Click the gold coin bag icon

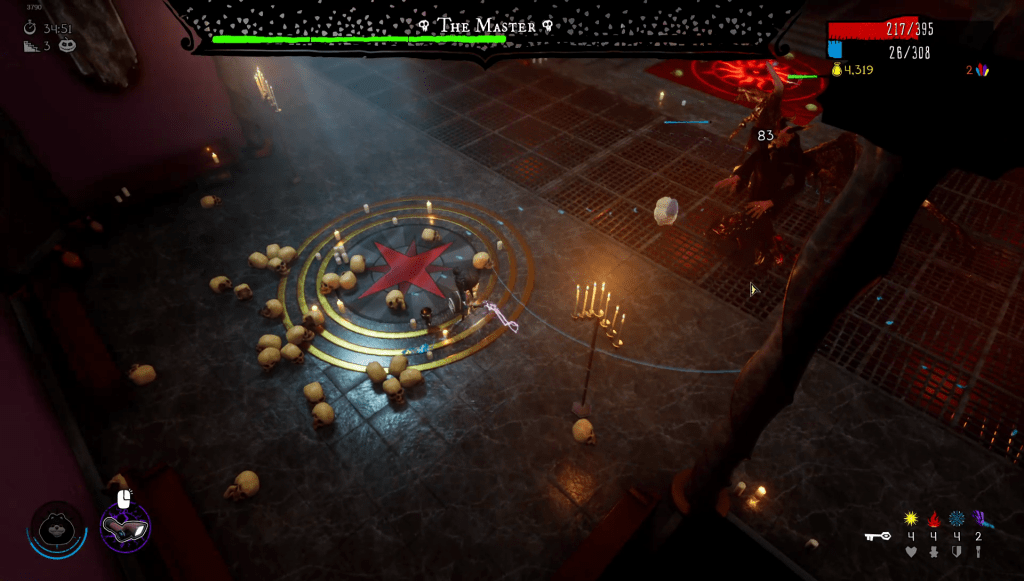[837, 70]
